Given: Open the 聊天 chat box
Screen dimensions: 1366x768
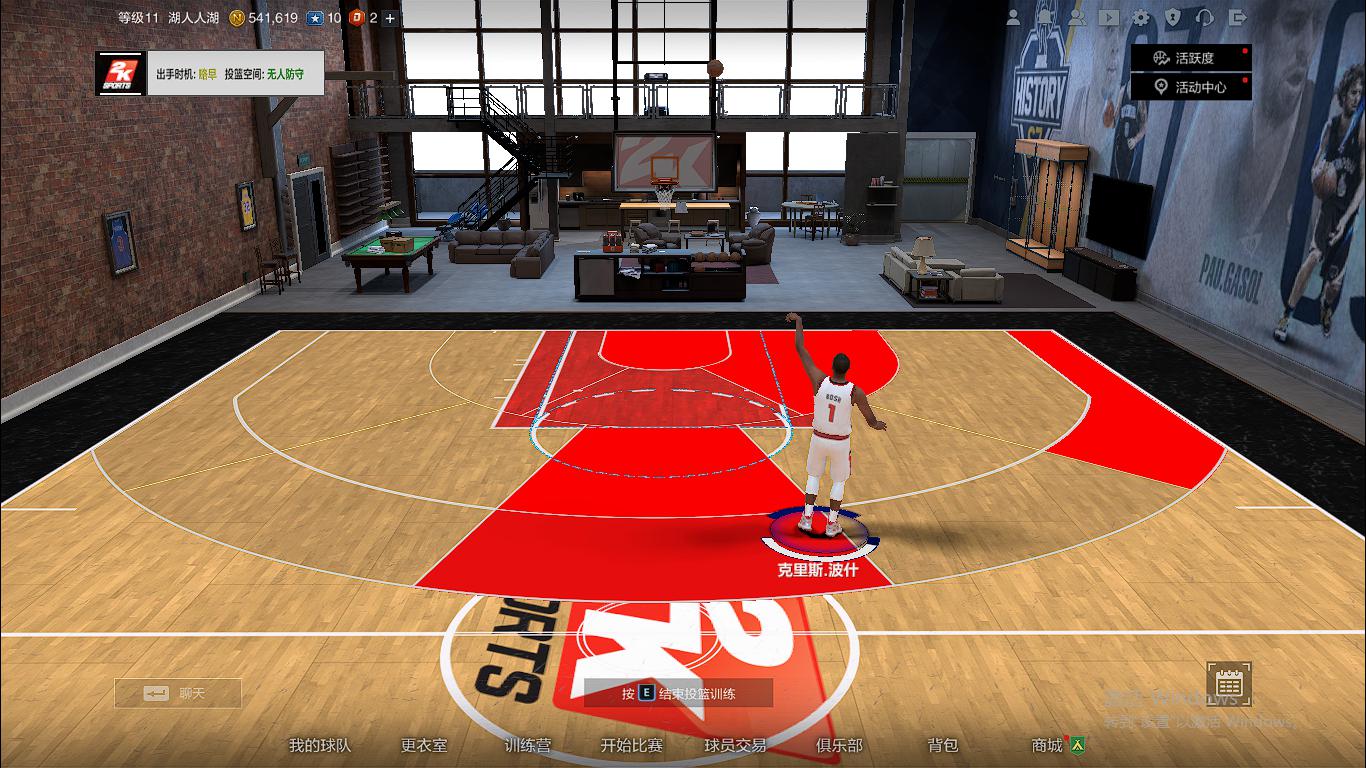Looking at the screenshot, I should pos(180,692).
